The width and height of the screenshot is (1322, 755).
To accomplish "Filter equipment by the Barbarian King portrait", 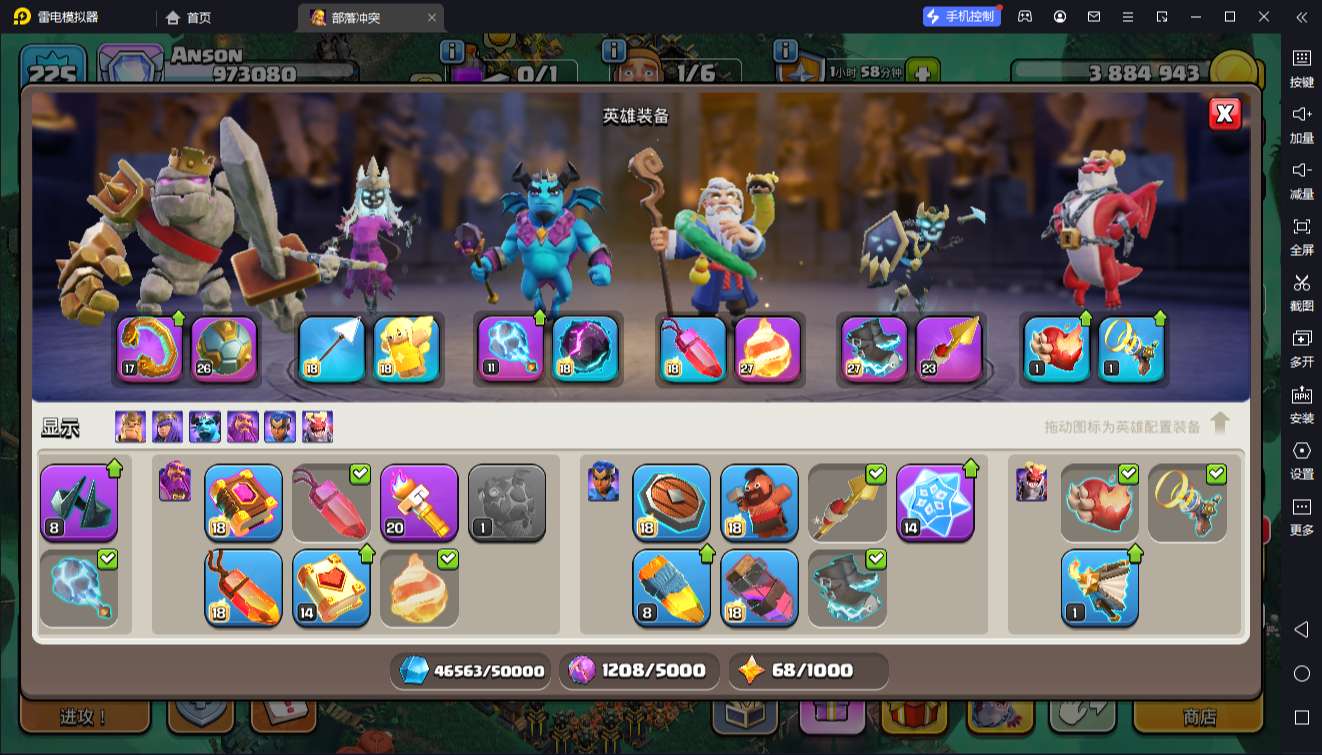I will tap(130, 427).
